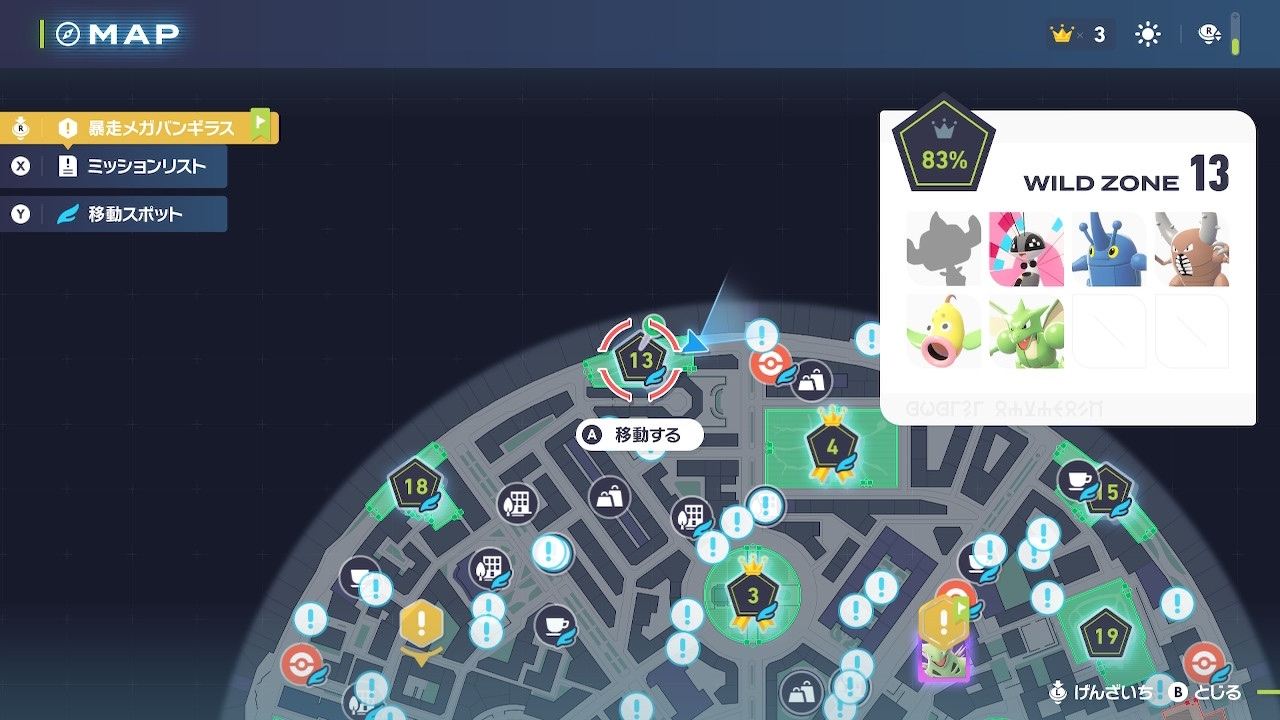Click the Pinsir thumbnail in Wild Zone panel
Image resolution: width=1280 pixels, height=720 pixels.
pyautogui.click(x=1191, y=249)
